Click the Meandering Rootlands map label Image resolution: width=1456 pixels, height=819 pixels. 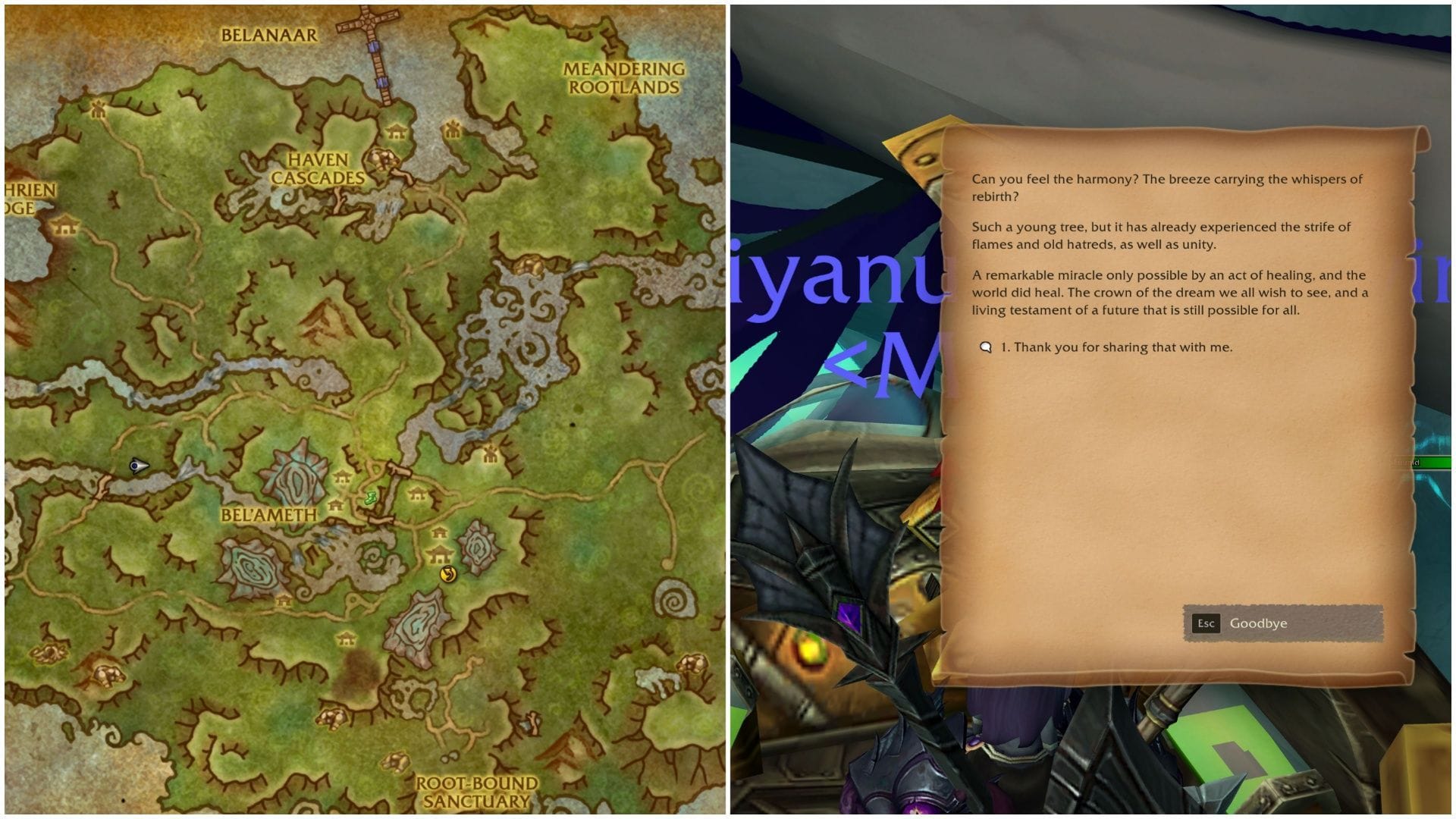point(622,78)
